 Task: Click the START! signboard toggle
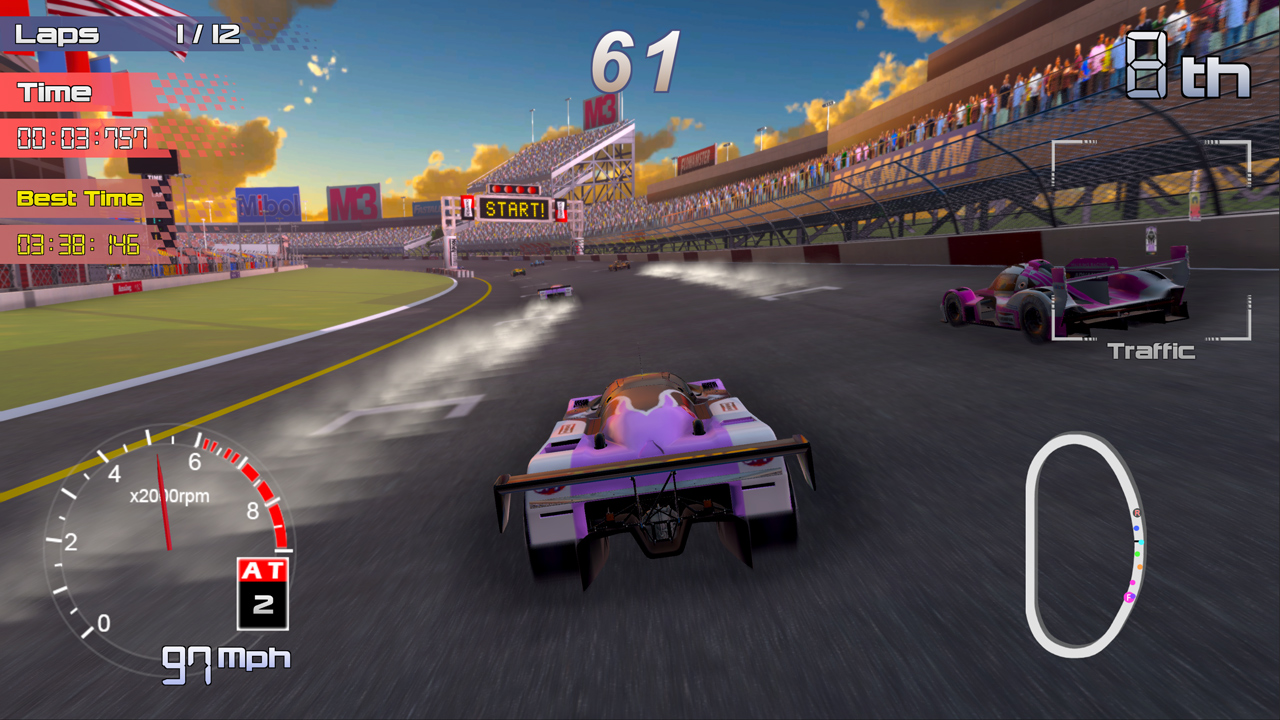pyautogui.click(x=513, y=208)
